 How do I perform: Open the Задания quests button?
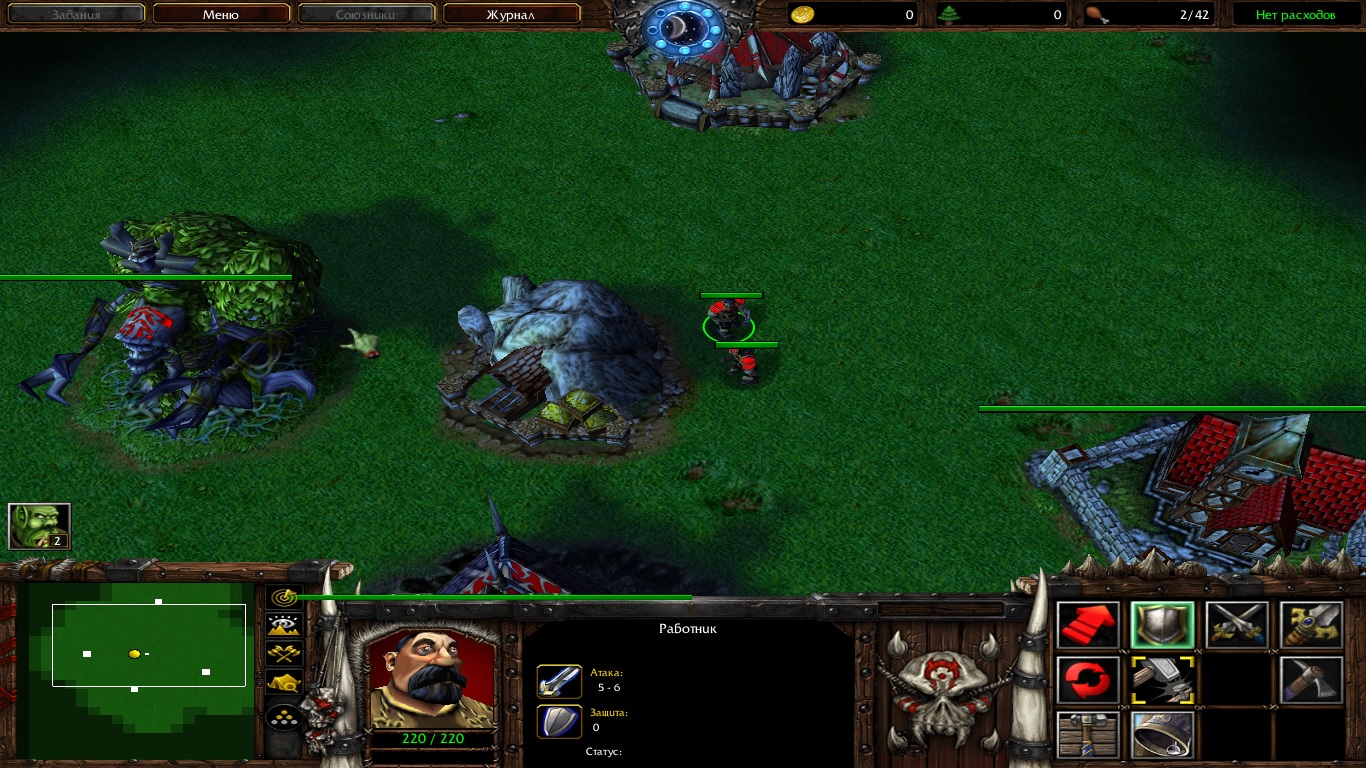[x=75, y=15]
